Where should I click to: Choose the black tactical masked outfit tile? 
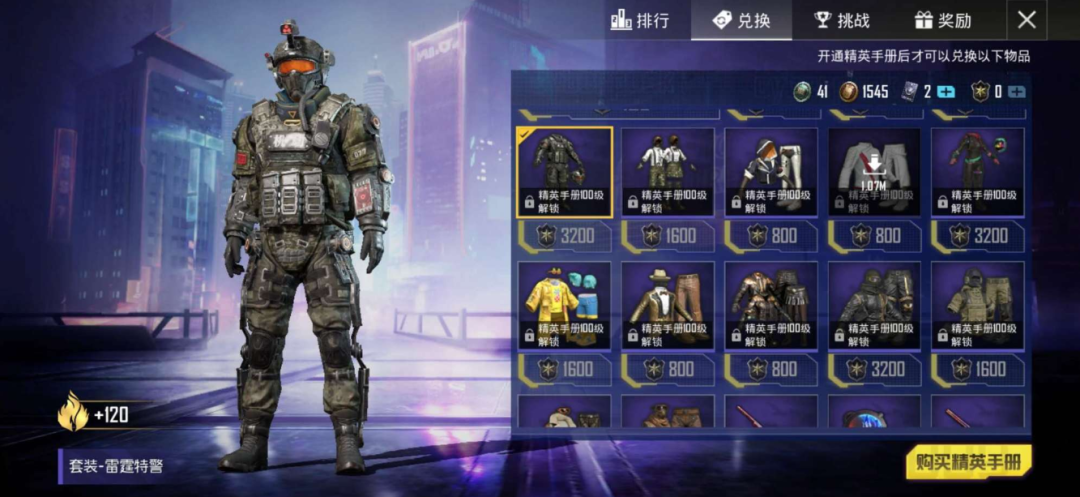point(874,305)
